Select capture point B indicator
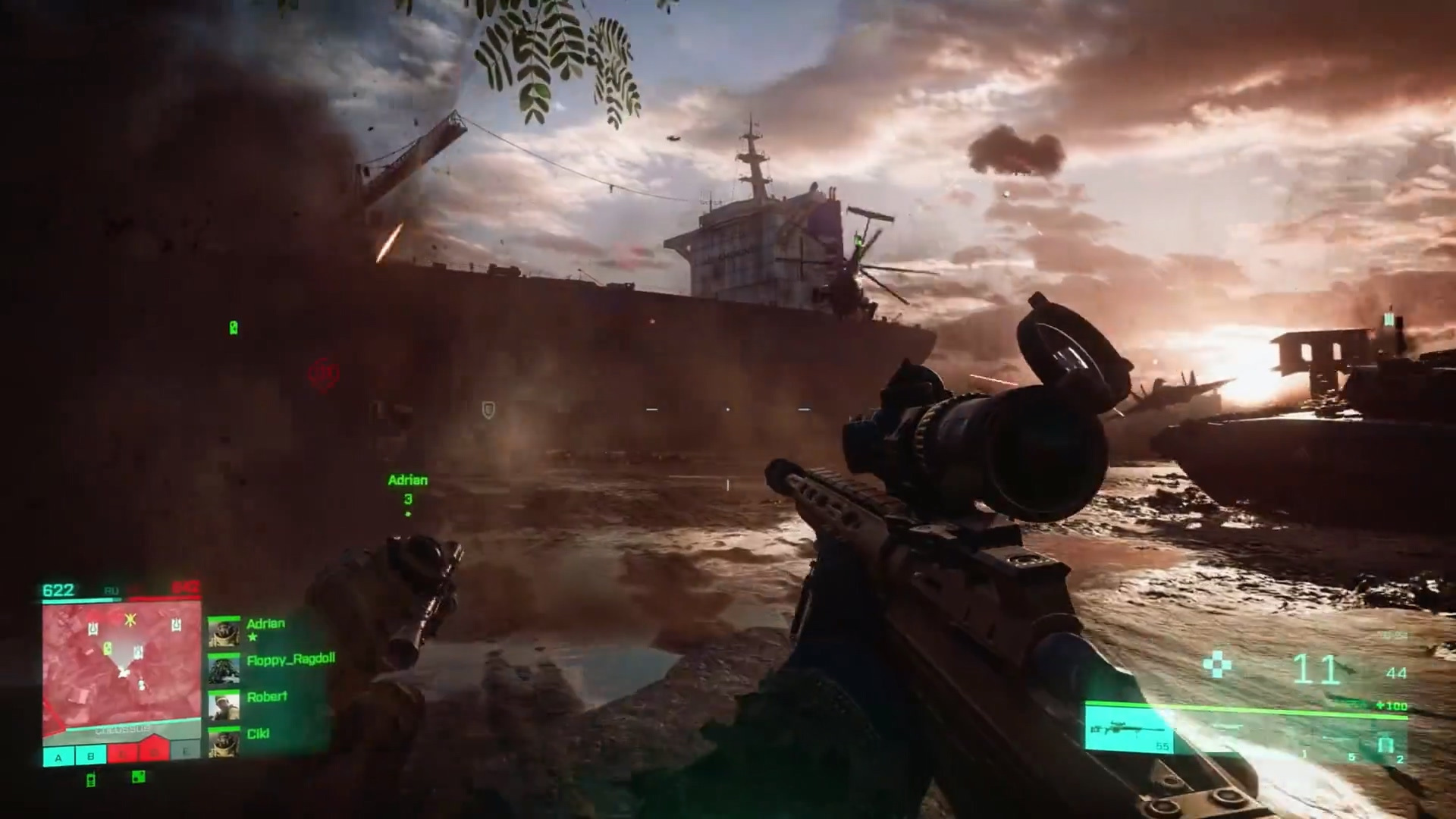 tap(91, 756)
